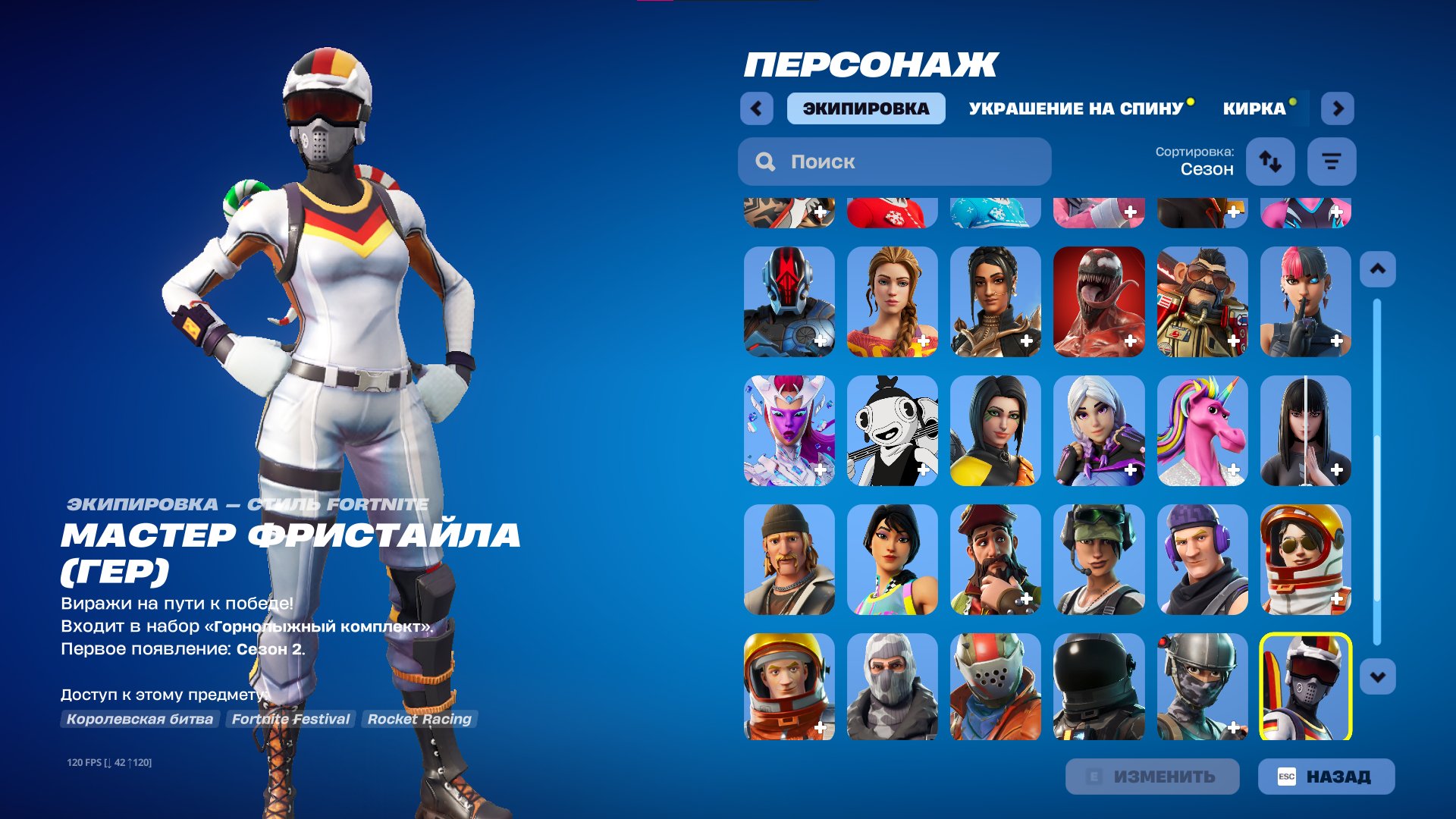Open the filter icon next to sorting
1456x819 pixels.
(1332, 162)
